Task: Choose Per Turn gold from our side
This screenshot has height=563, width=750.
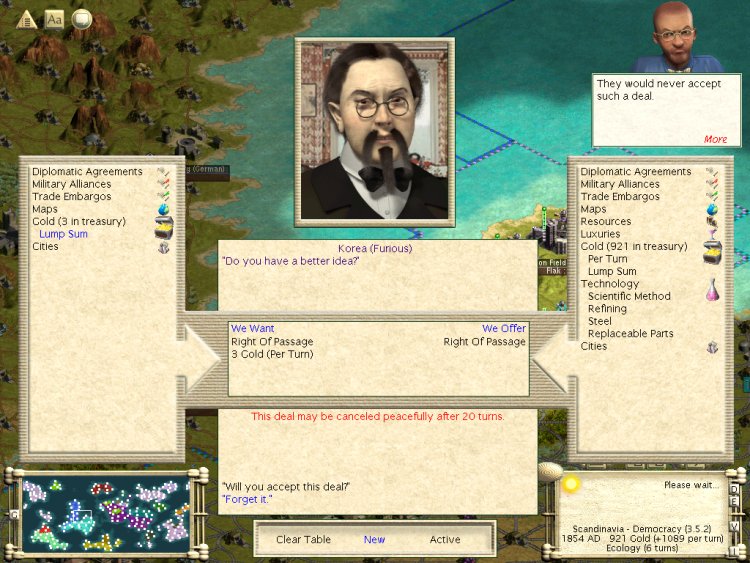Action: click(x=608, y=259)
